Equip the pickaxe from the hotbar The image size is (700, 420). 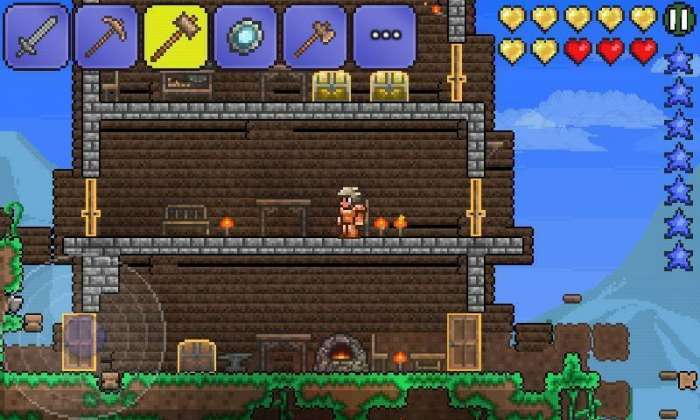pyautogui.click(x=105, y=36)
